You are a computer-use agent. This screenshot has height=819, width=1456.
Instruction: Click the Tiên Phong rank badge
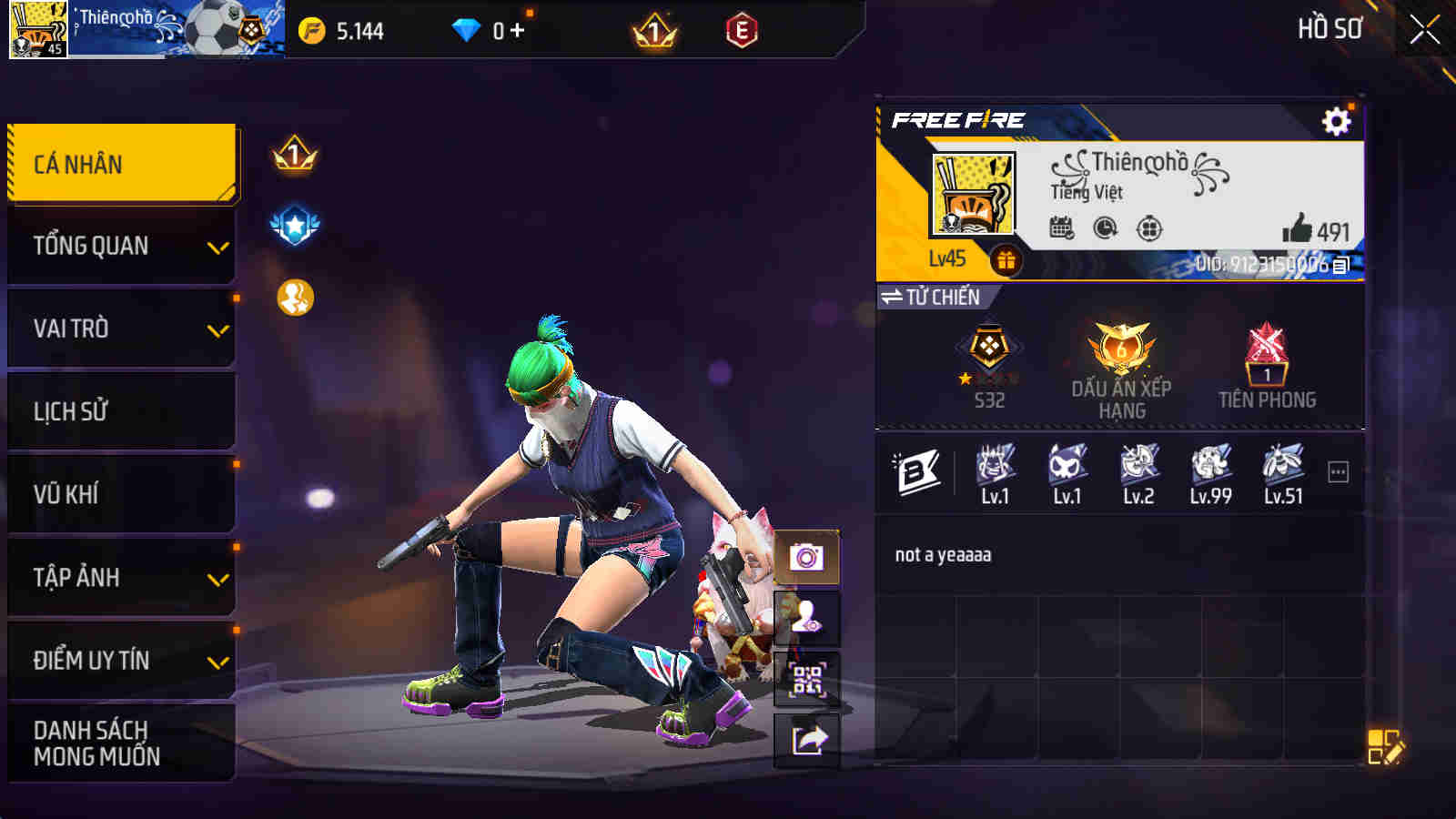(1268, 364)
